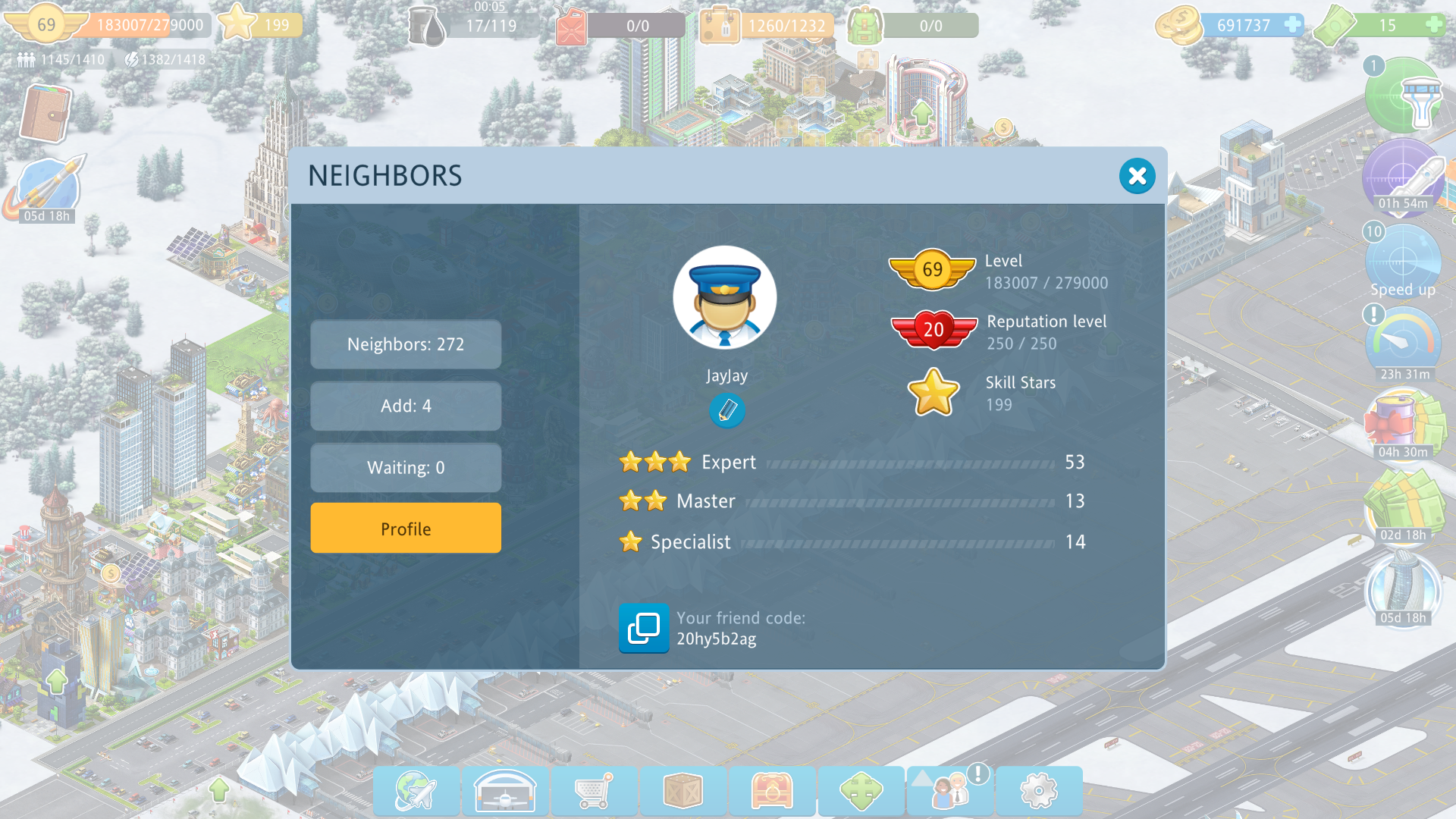The height and width of the screenshot is (819, 1456).
Task: Open the leather wallet icon
Action: click(45, 114)
